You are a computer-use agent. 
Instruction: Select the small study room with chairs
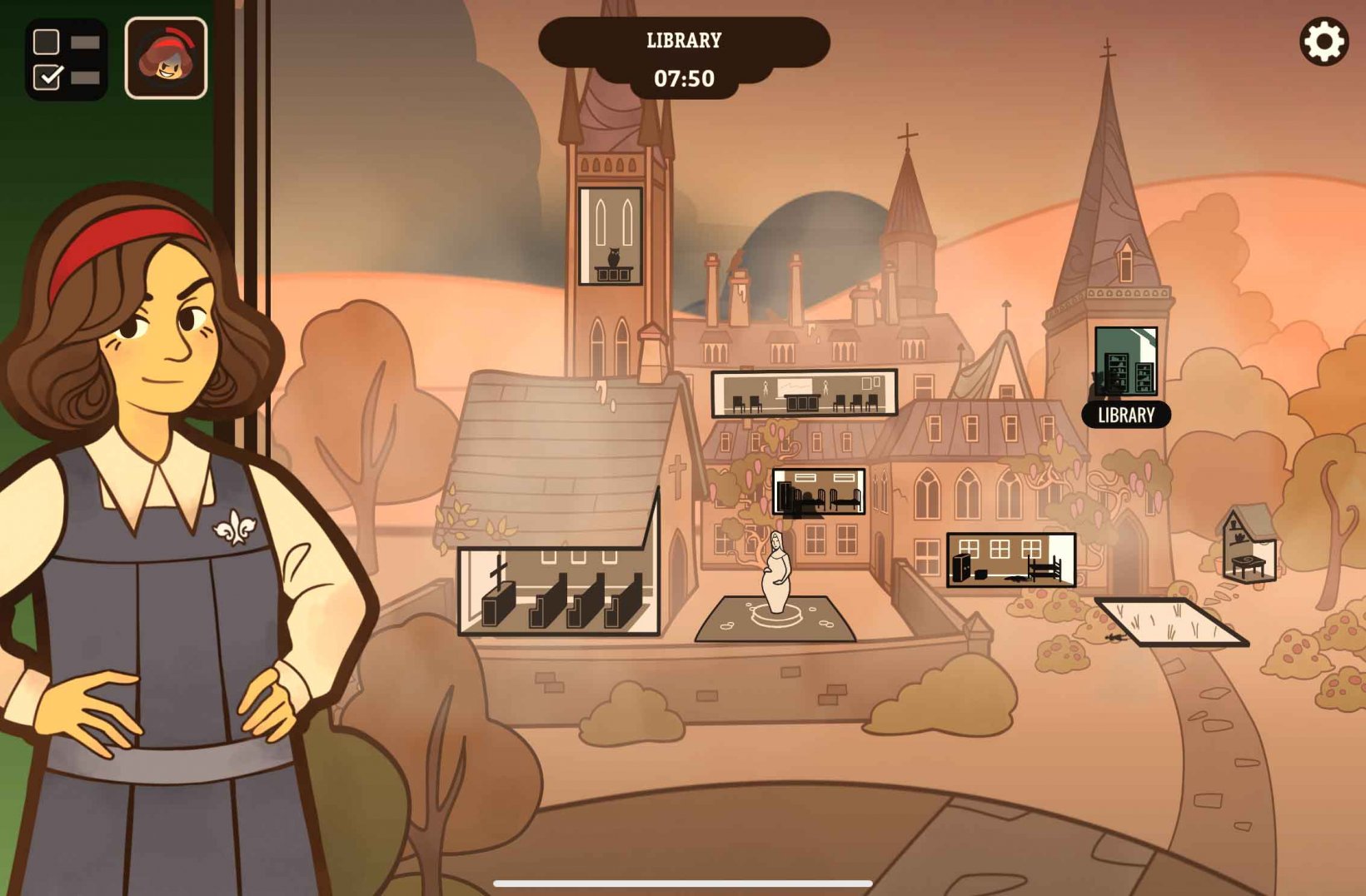point(819,491)
